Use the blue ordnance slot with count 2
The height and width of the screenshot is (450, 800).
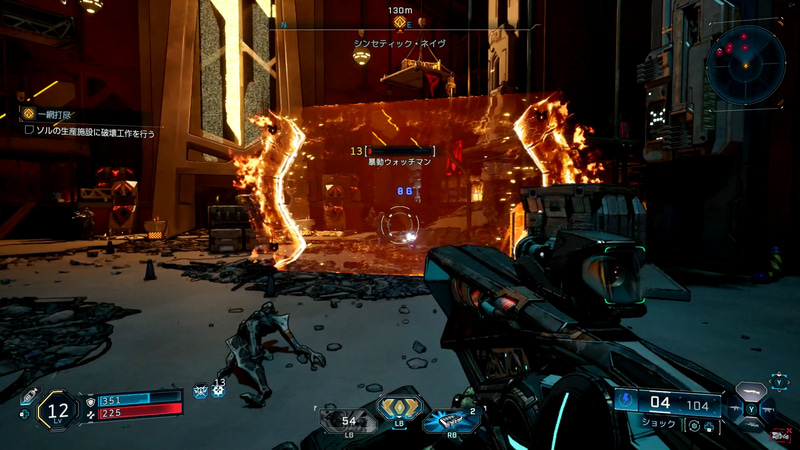click(x=449, y=420)
